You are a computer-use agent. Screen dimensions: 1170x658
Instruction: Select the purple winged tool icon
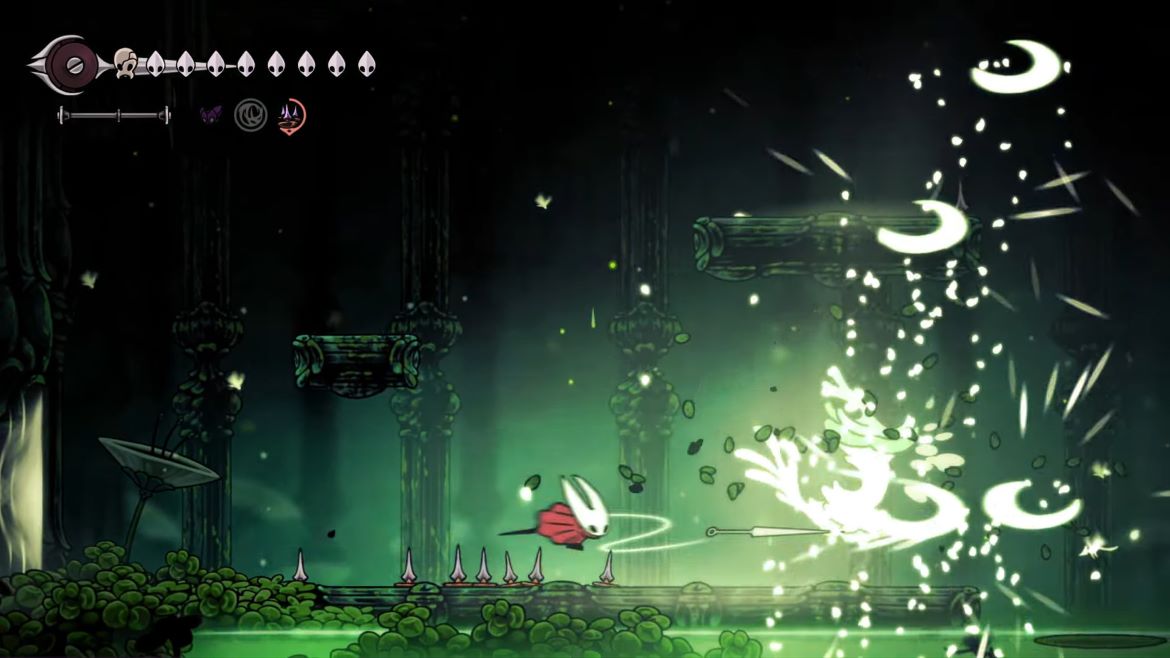(211, 115)
